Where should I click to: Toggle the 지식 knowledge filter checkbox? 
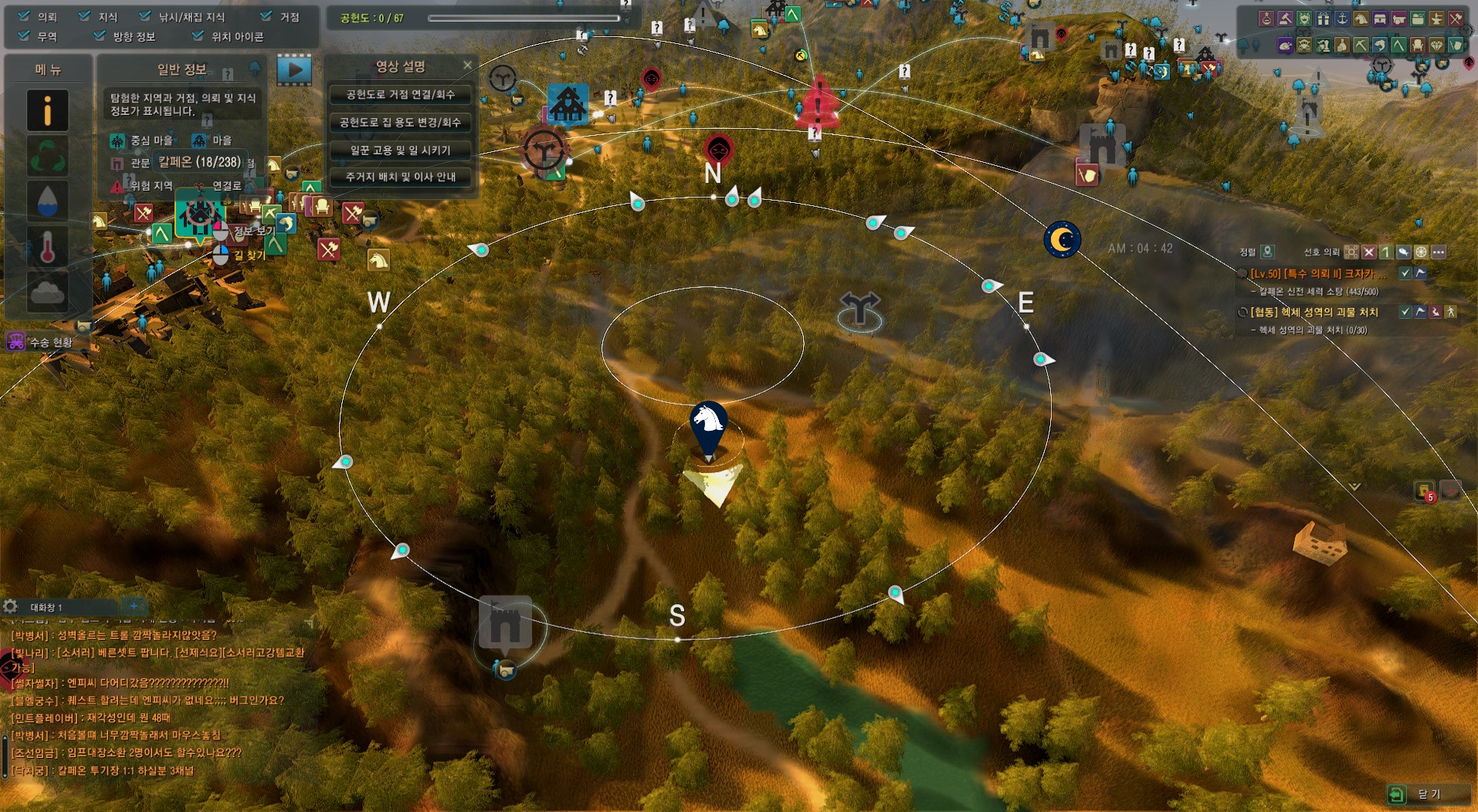click(x=85, y=16)
